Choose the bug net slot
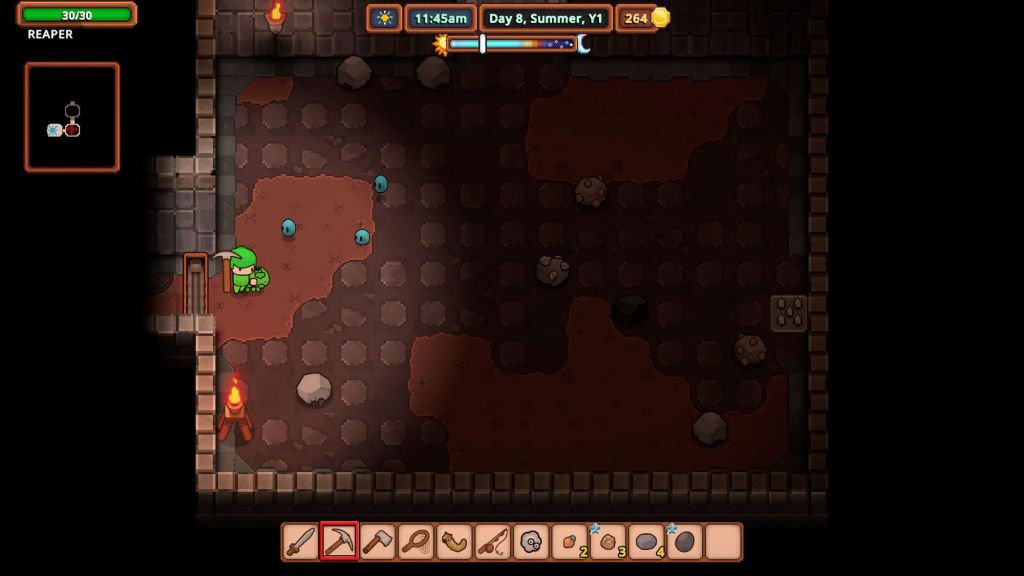Viewport: 1024px width, 576px height. [x=416, y=542]
